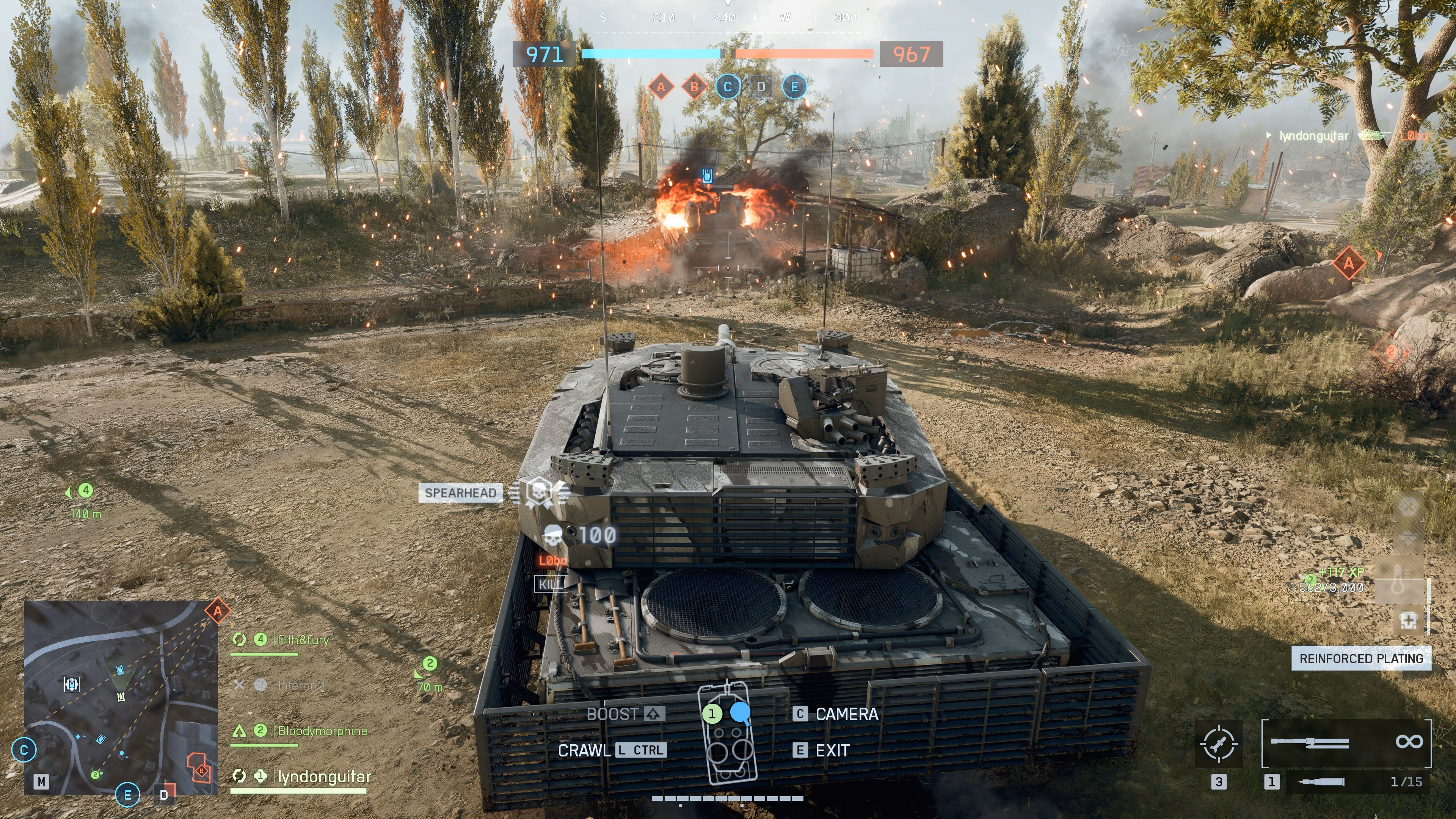Select lyndonguitar in the squad list
1456x819 pixels.
(x=323, y=777)
